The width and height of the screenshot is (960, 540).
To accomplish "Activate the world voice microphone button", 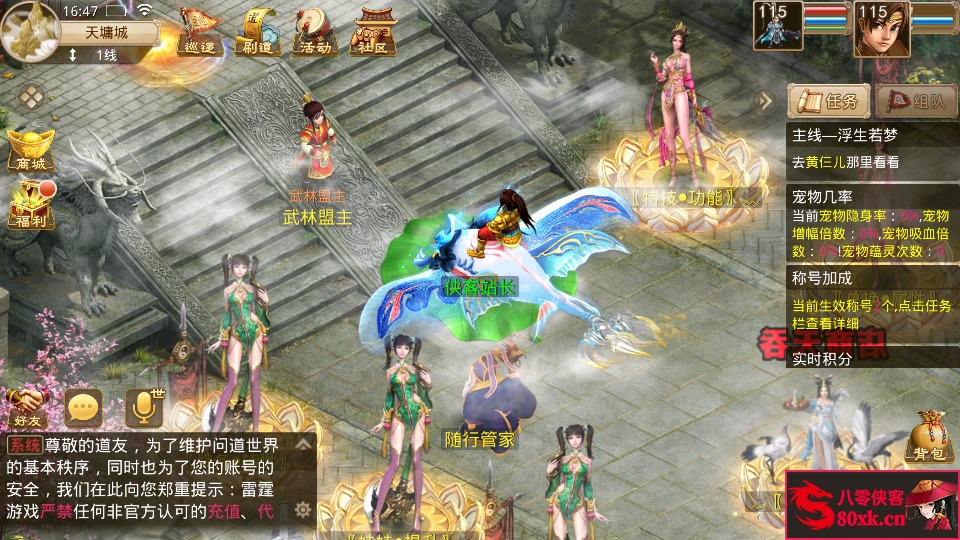I will point(143,407).
